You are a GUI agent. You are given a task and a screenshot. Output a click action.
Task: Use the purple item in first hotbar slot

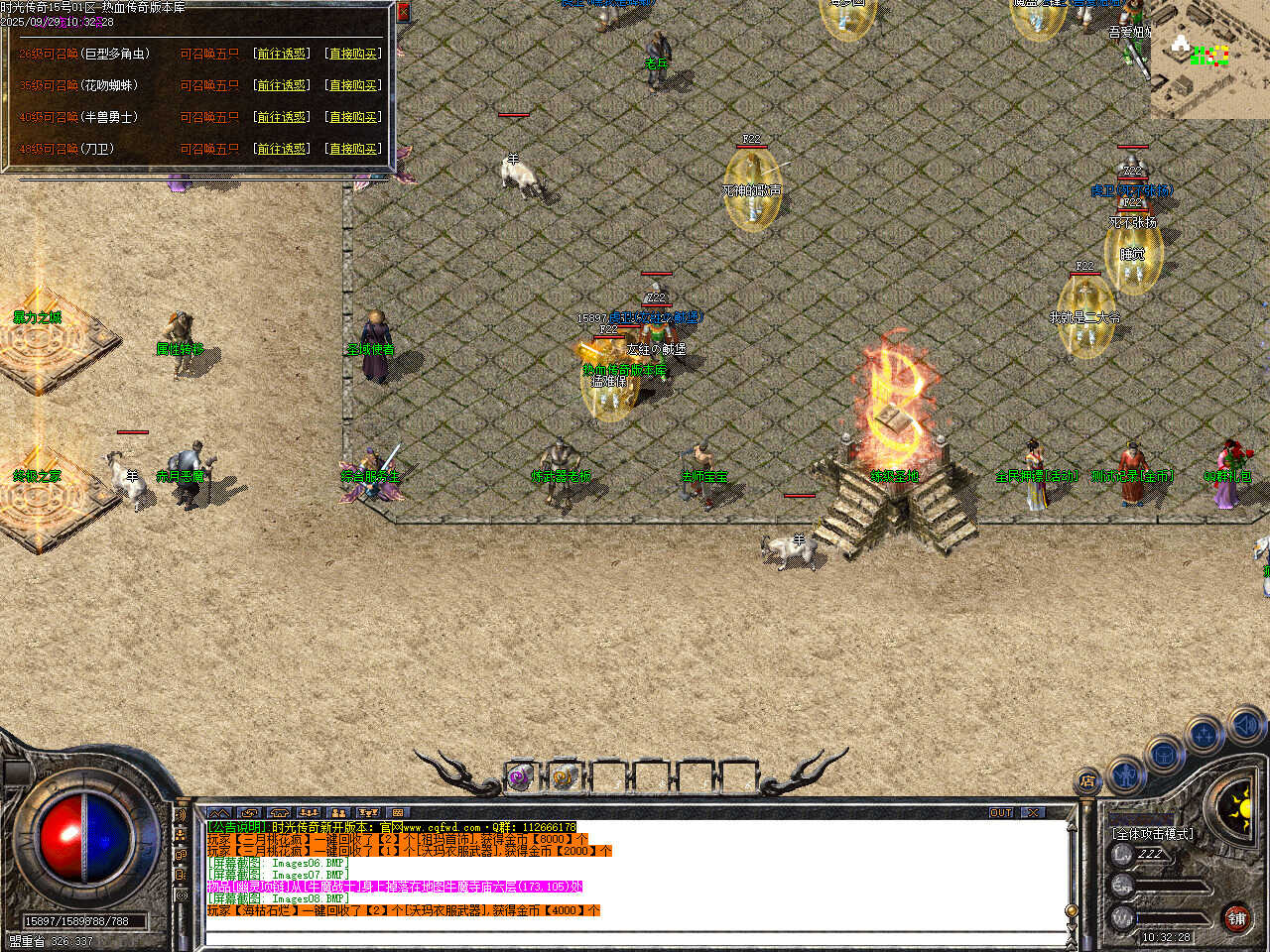click(520, 778)
